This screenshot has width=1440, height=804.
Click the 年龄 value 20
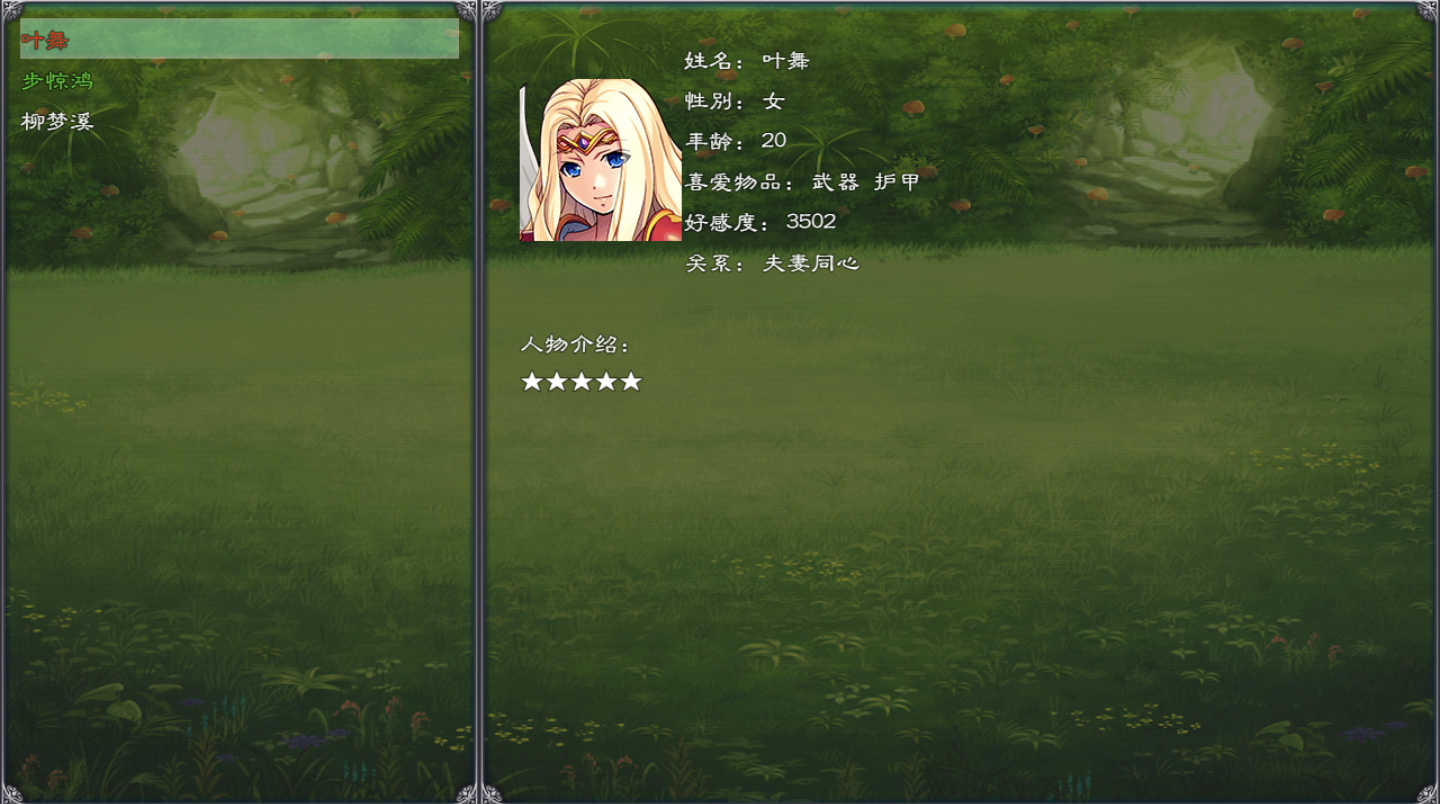point(773,142)
